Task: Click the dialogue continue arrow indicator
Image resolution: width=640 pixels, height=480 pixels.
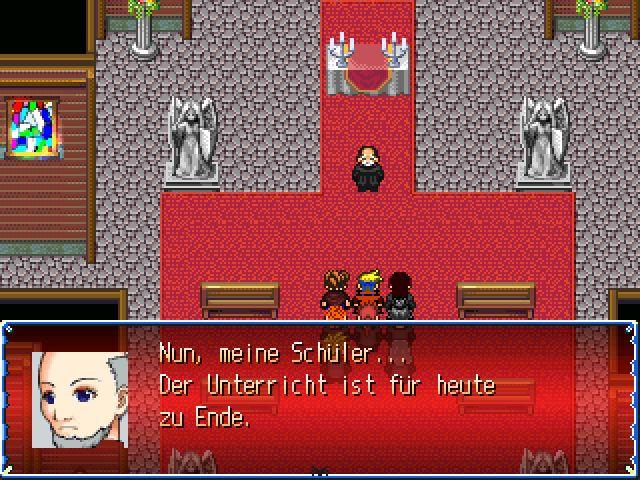Action: point(320,470)
